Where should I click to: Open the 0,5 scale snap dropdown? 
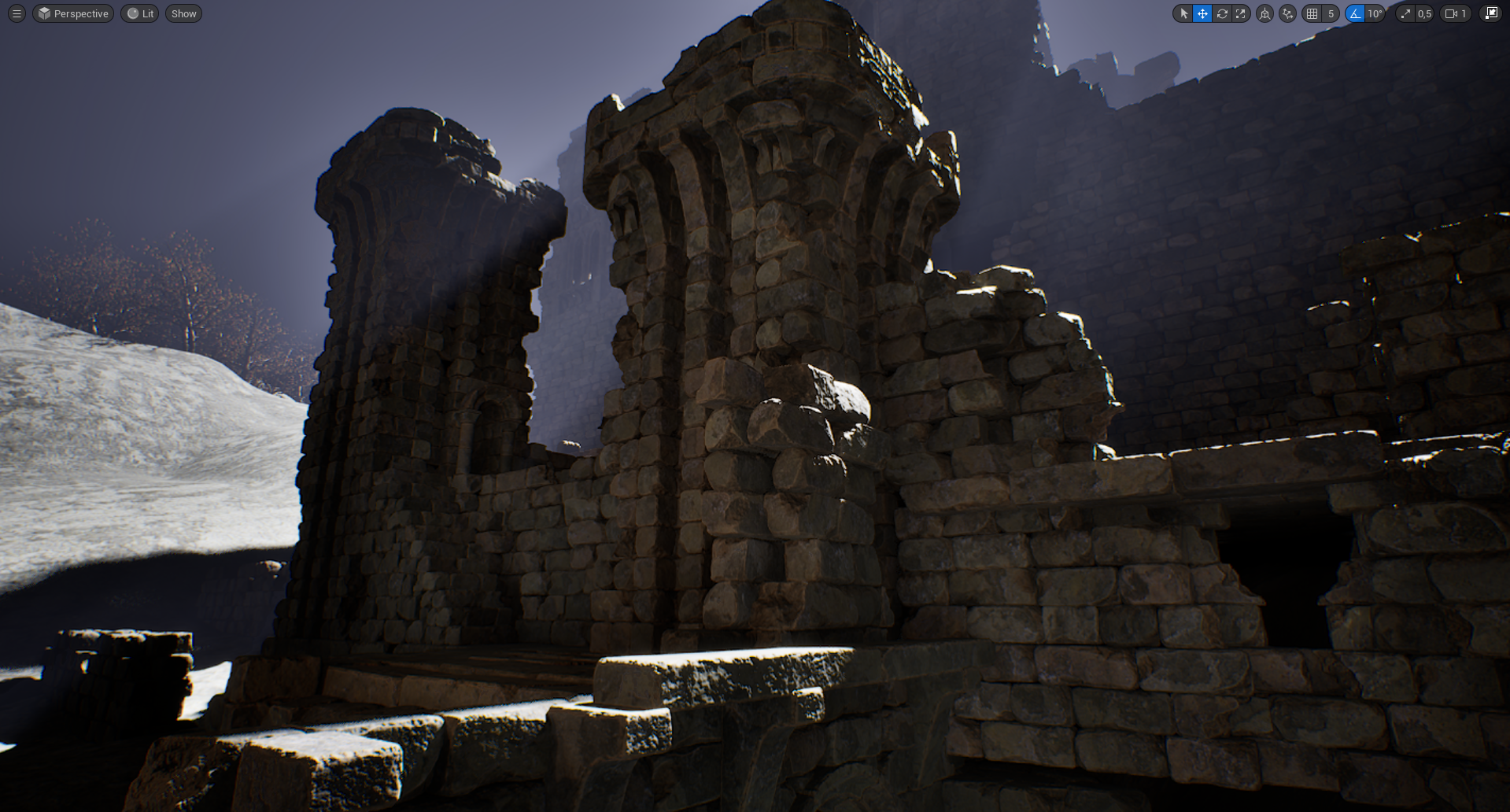1425,13
